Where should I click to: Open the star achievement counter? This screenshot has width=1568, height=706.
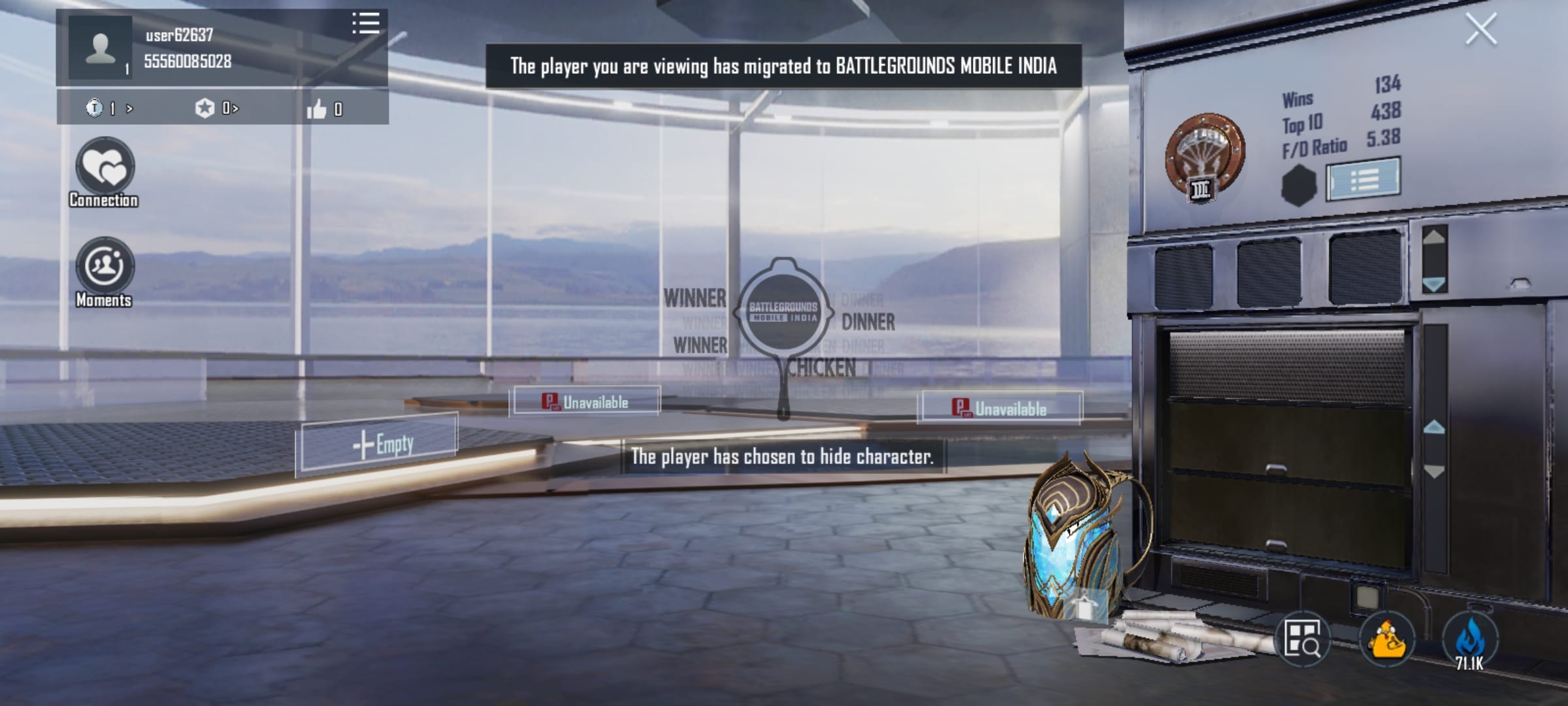[217, 109]
